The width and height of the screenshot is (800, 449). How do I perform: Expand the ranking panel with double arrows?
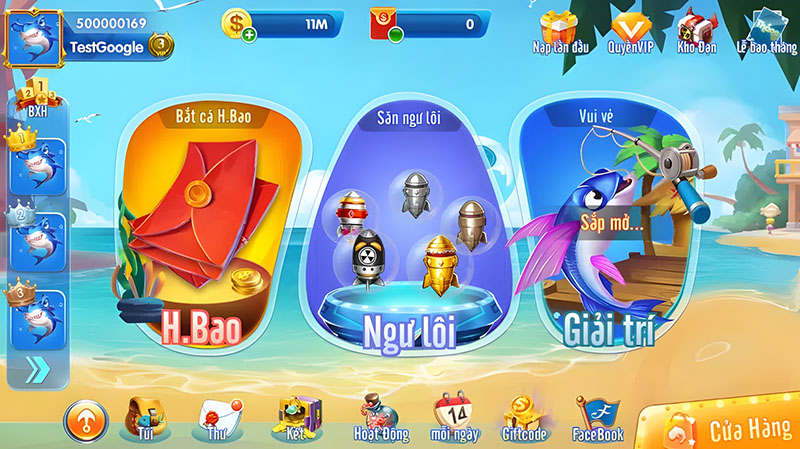click(x=37, y=370)
